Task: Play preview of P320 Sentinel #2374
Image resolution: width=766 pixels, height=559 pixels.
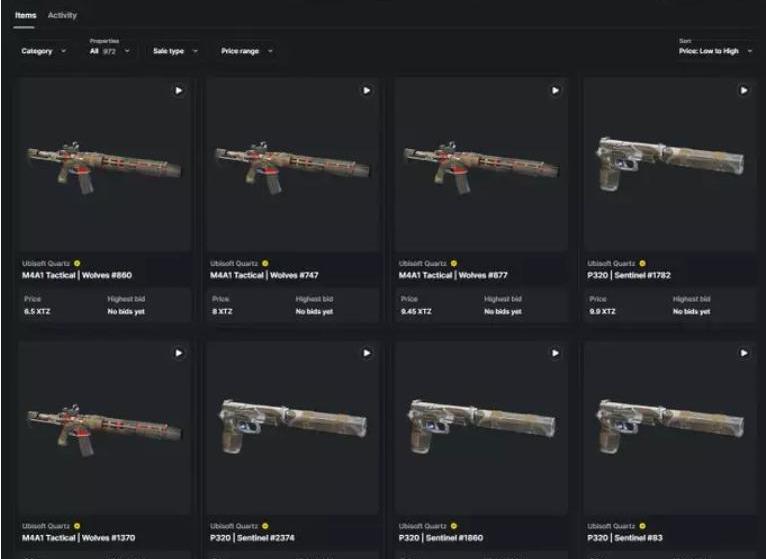Action: pyautogui.click(x=366, y=353)
